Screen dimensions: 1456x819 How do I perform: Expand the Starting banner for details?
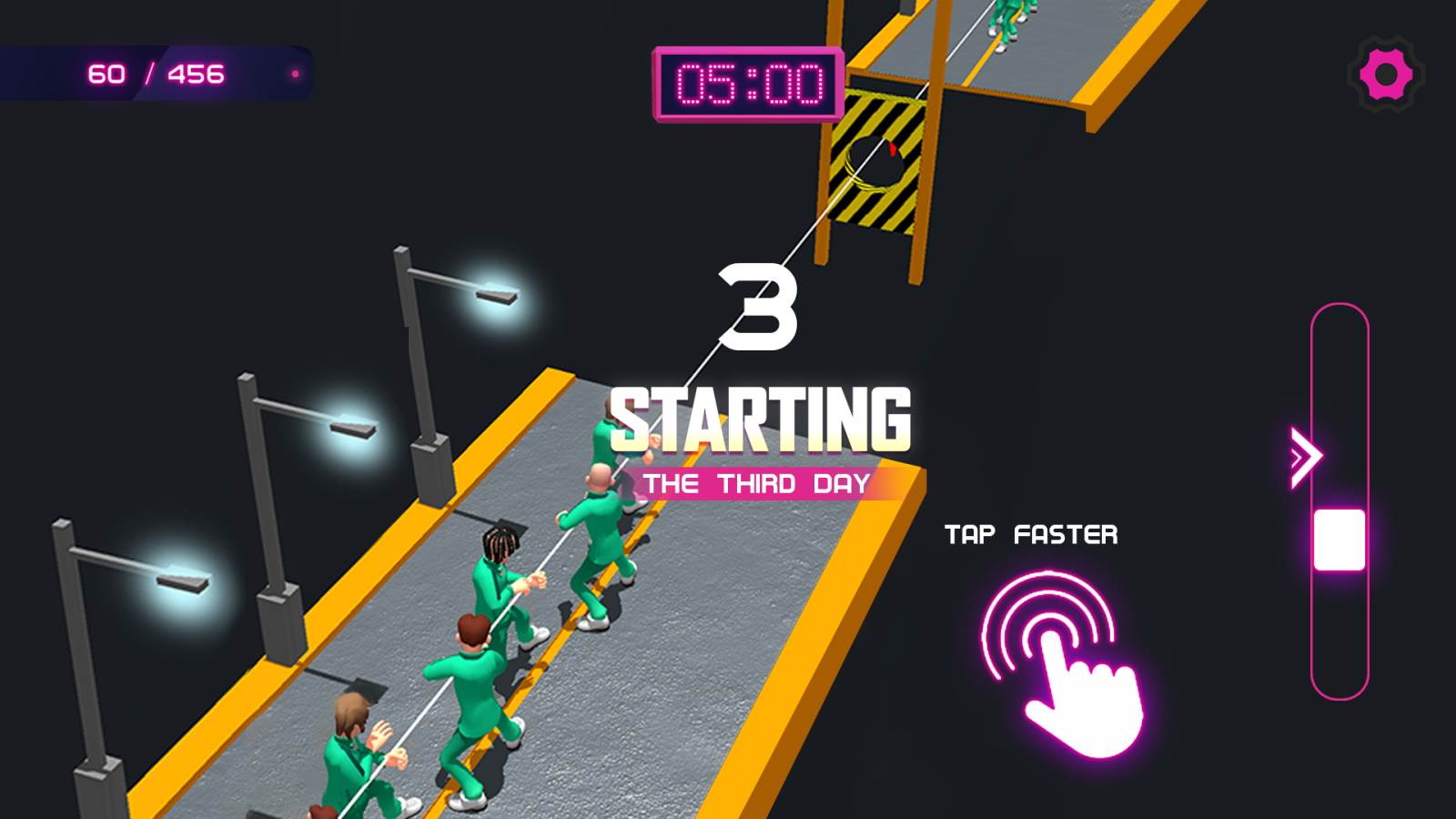click(x=763, y=418)
